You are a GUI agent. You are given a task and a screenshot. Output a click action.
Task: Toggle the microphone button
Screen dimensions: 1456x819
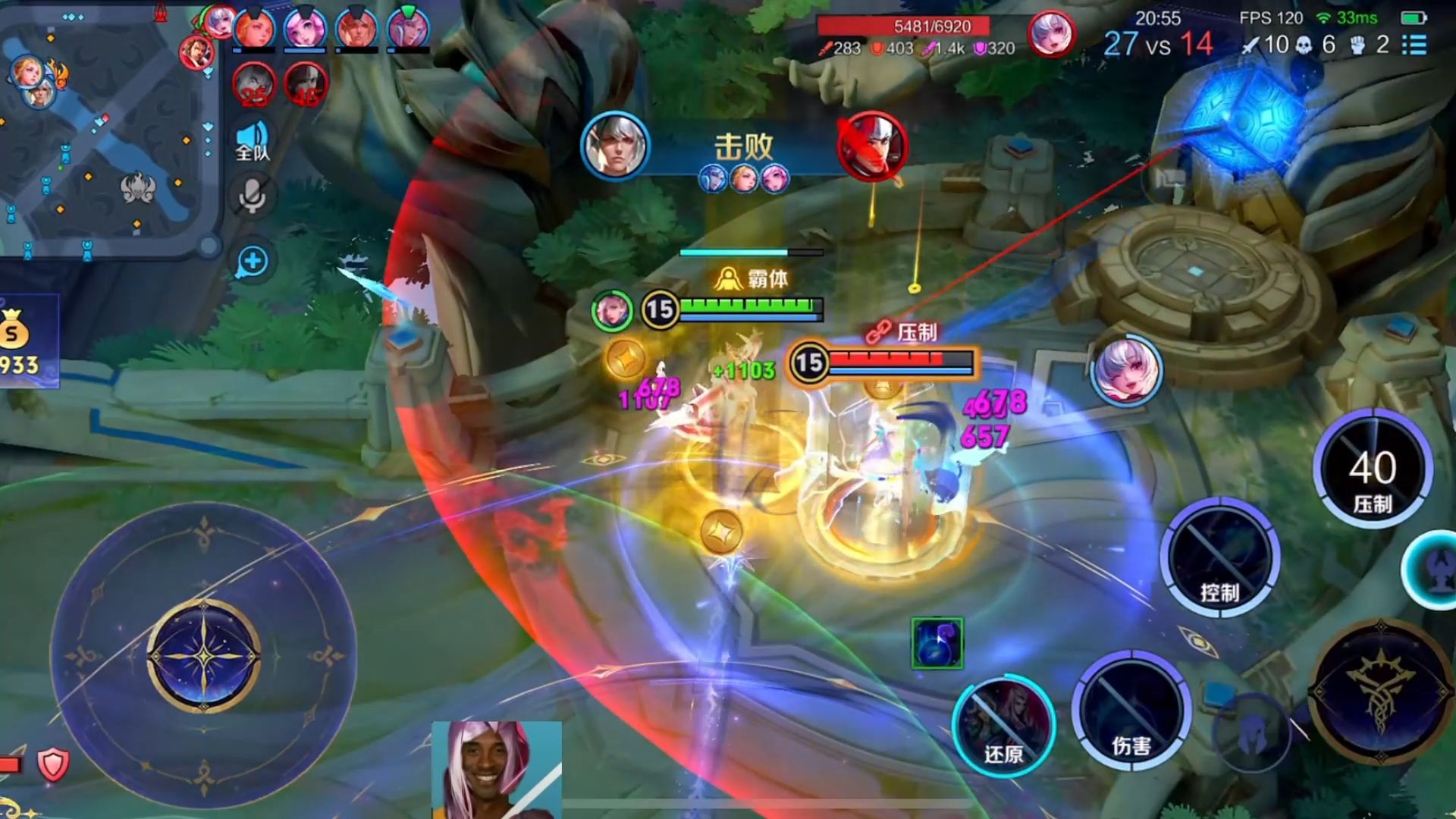coord(253,196)
